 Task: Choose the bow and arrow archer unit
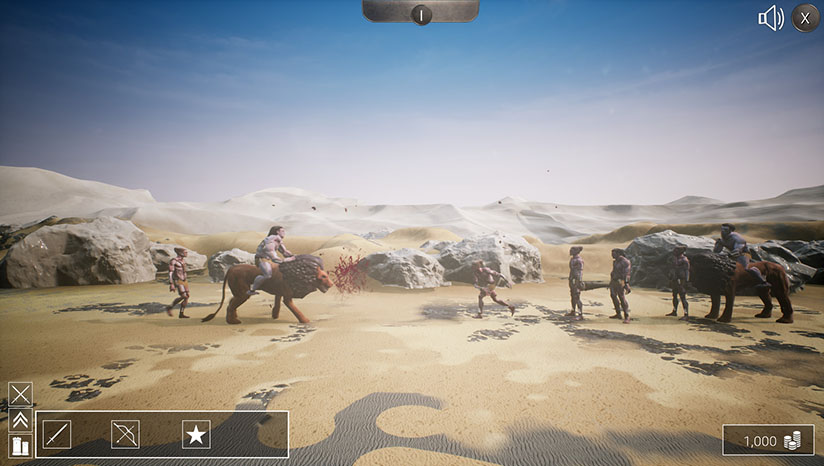[125, 434]
